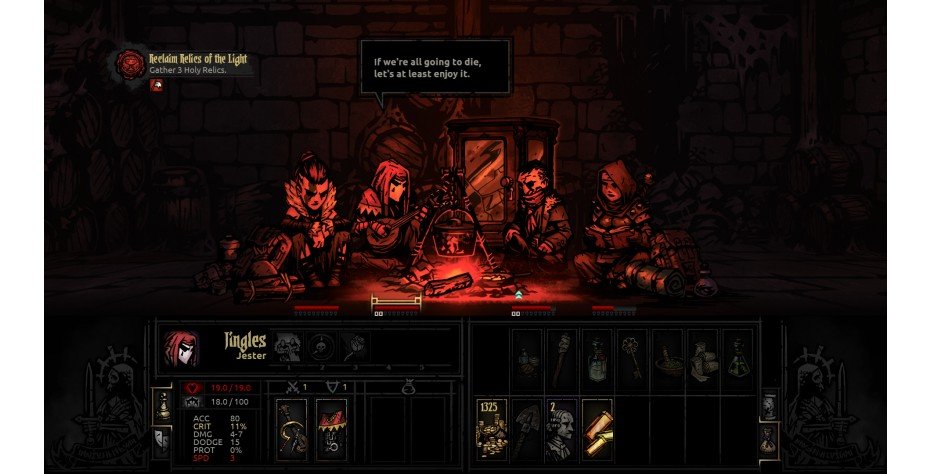Switch to the sack inventory tab
Screen dimensions: 930x474
[769, 436]
